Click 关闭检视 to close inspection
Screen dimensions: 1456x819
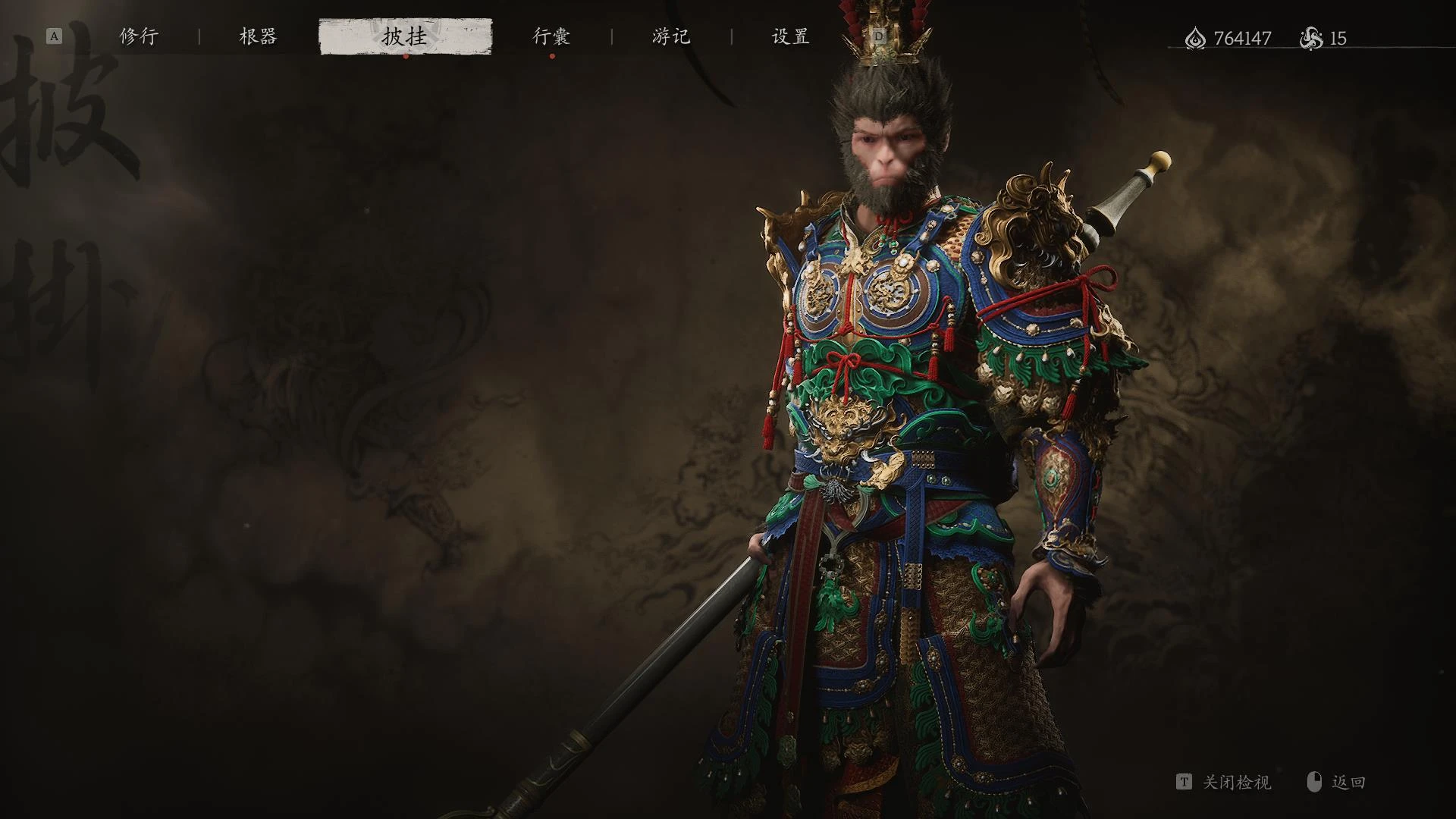tap(1236, 782)
